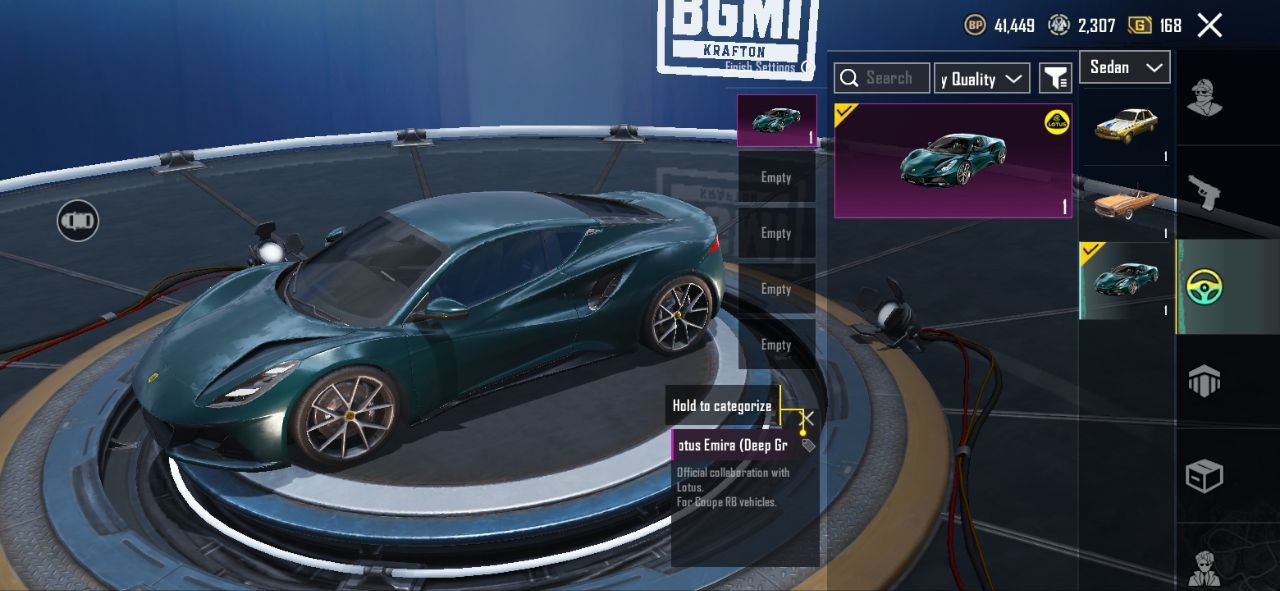The image size is (1280, 591).
Task: Switch to the parachute tab
Action: [1205, 381]
